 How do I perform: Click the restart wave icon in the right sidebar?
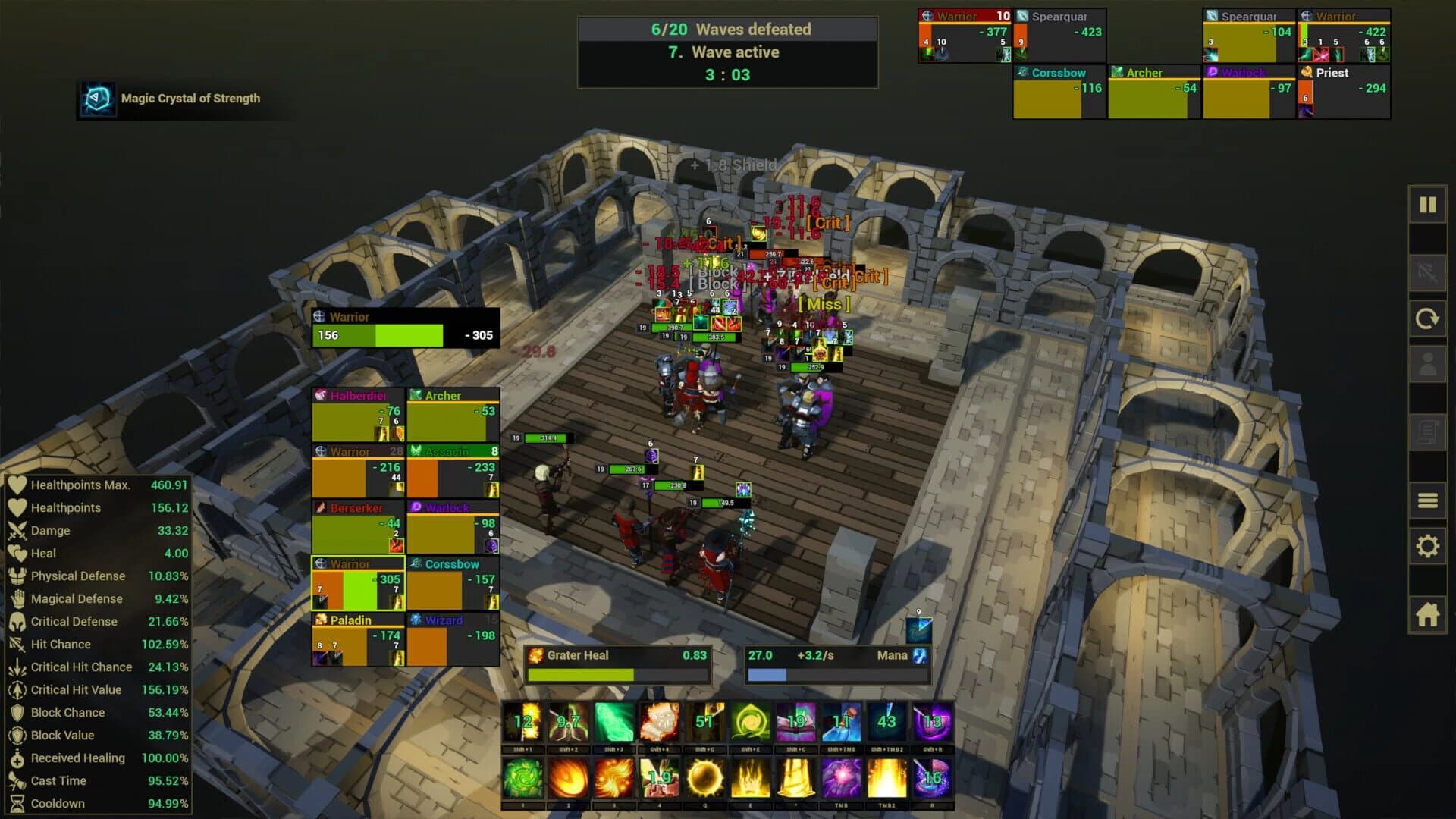[1429, 318]
